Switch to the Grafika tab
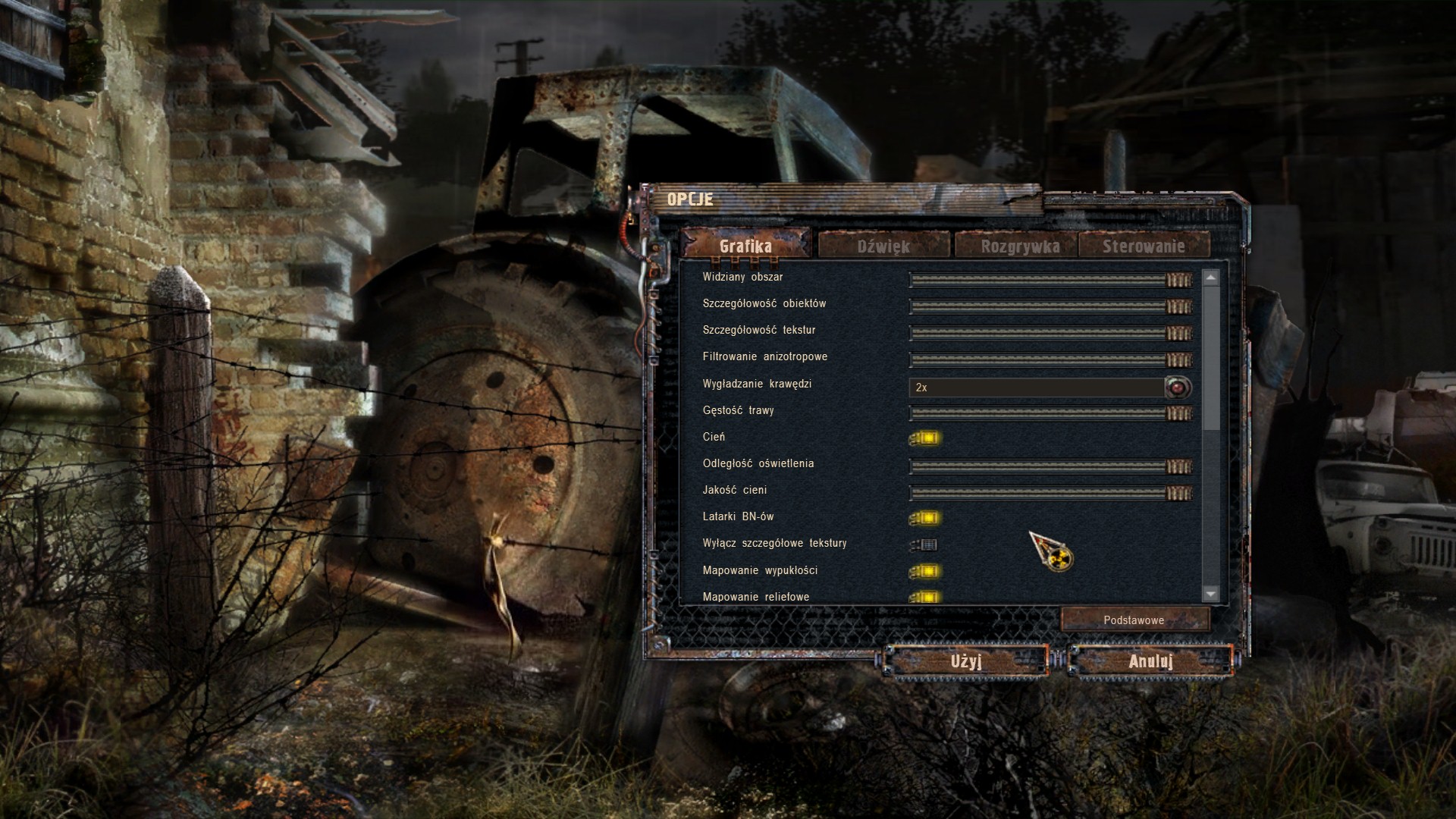The height and width of the screenshot is (819, 1456). (x=745, y=246)
